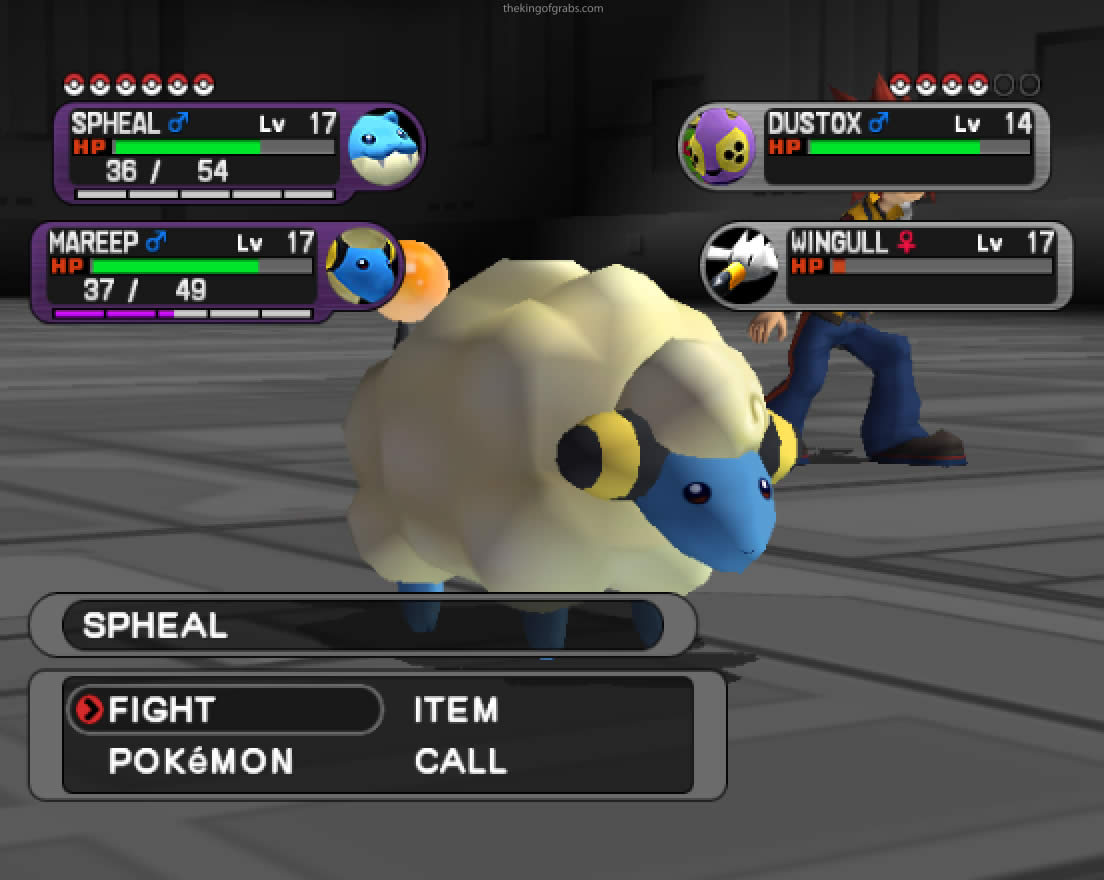The image size is (1104, 880).
Task: Select the enemy Wingull portrait
Action: coord(741,264)
